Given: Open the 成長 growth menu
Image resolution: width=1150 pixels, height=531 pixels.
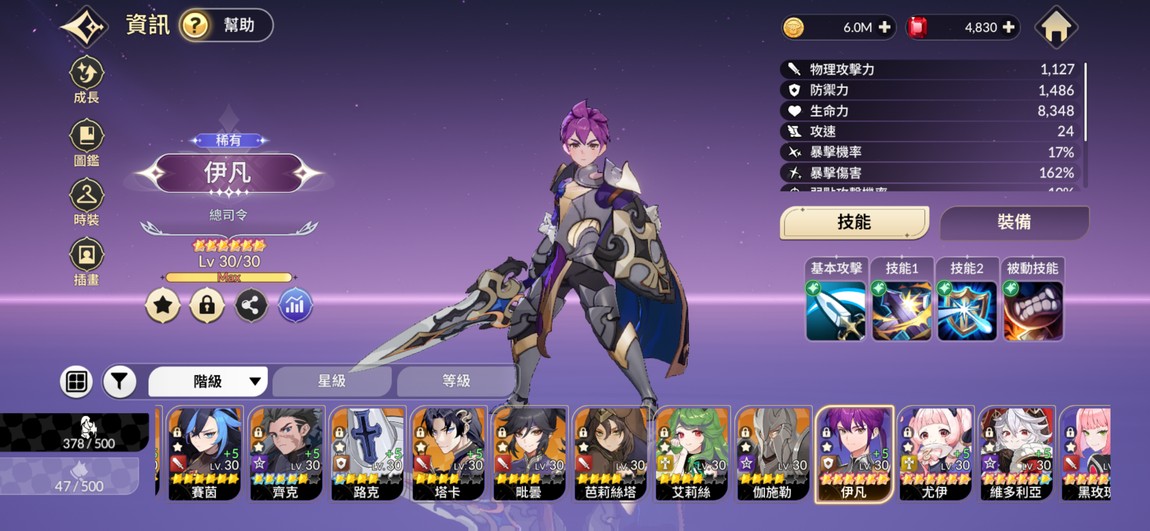Looking at the screenshot, I should click(x=87, y=79).
